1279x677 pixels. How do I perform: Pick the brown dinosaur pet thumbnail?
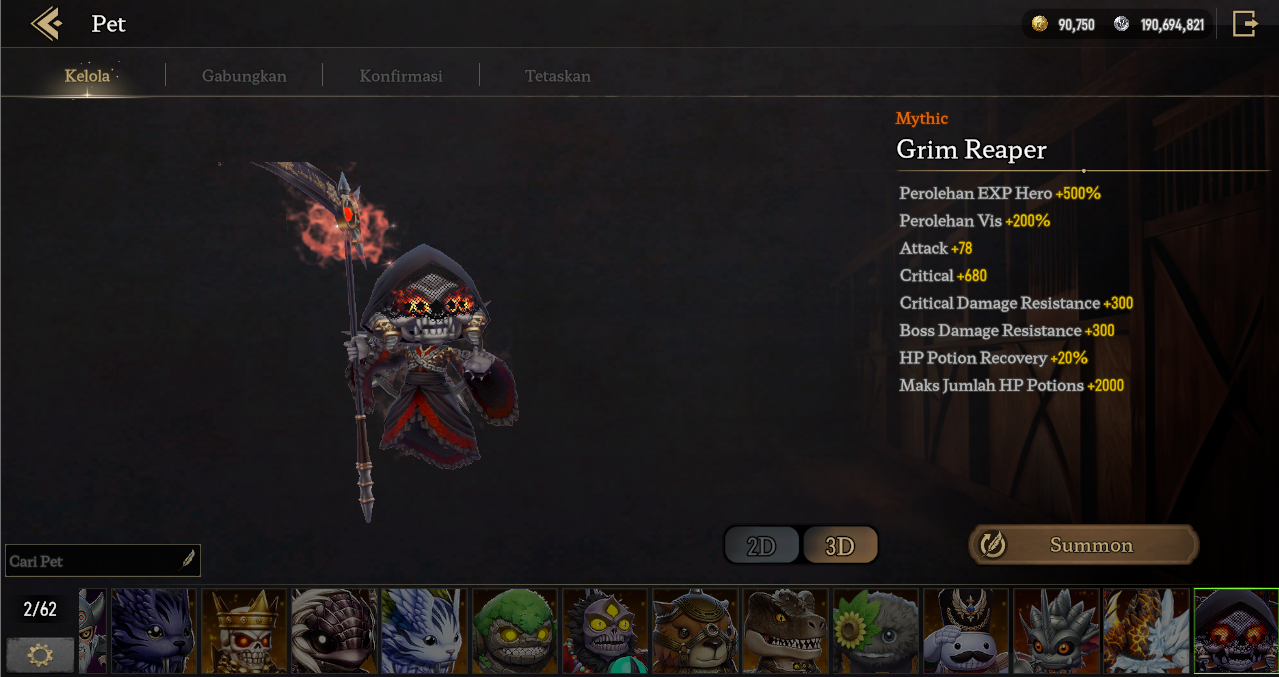click(x=785, y=630)
